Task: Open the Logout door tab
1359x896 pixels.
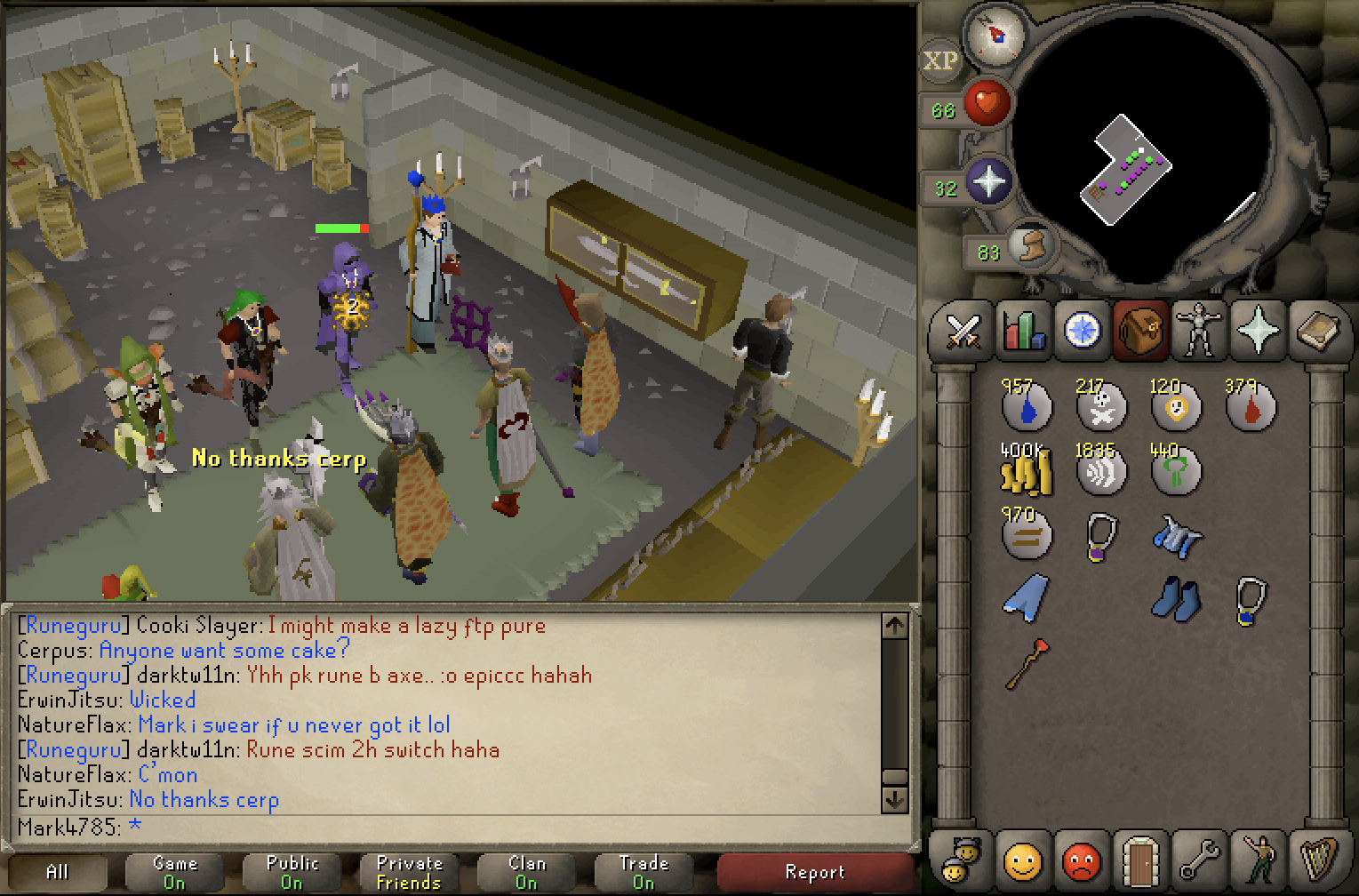Action: pos(1140,860)
